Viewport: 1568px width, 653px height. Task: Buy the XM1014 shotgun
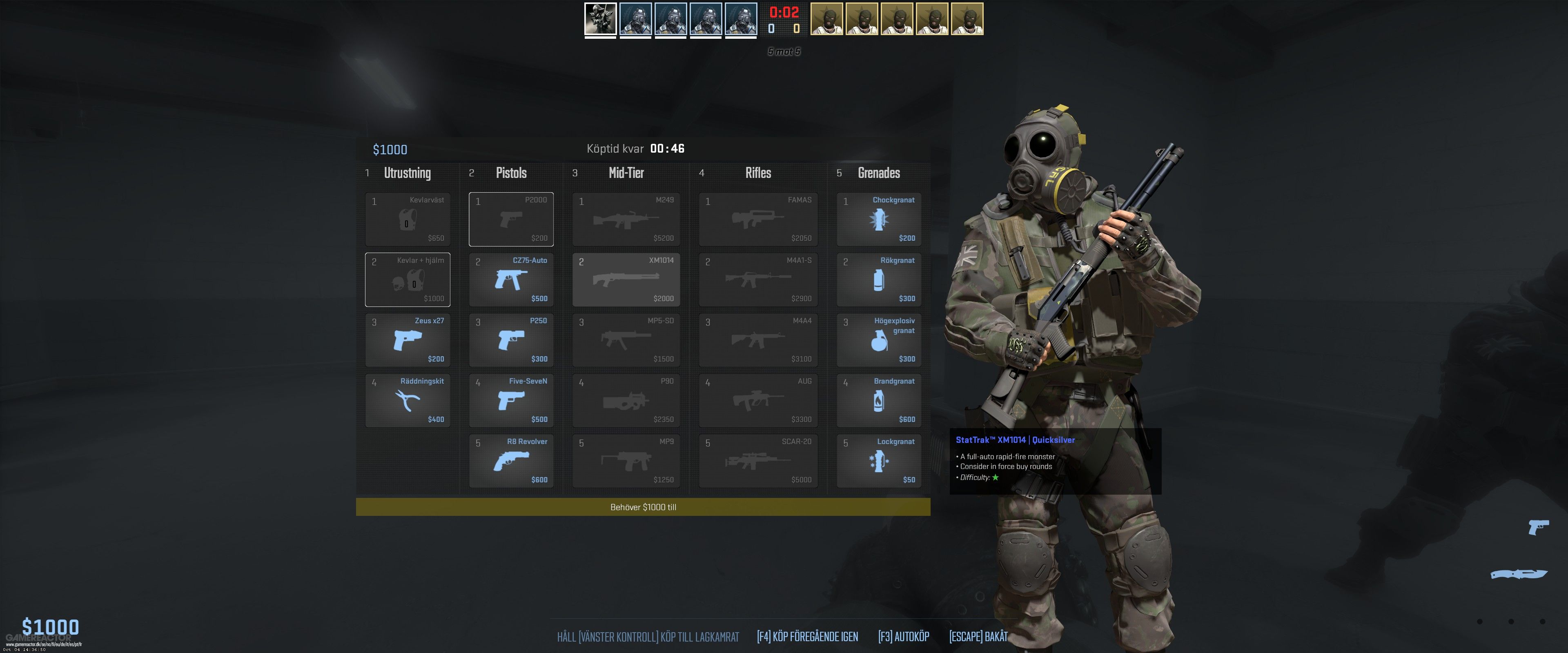626,279
